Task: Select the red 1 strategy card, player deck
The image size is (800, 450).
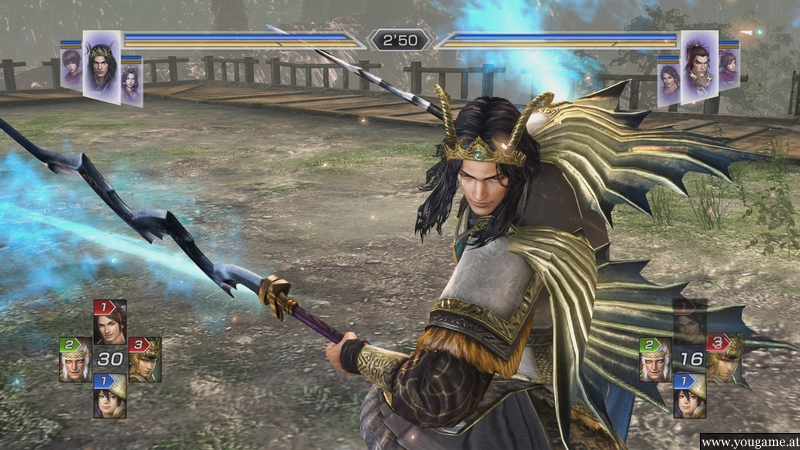Action: pos(110,321)
